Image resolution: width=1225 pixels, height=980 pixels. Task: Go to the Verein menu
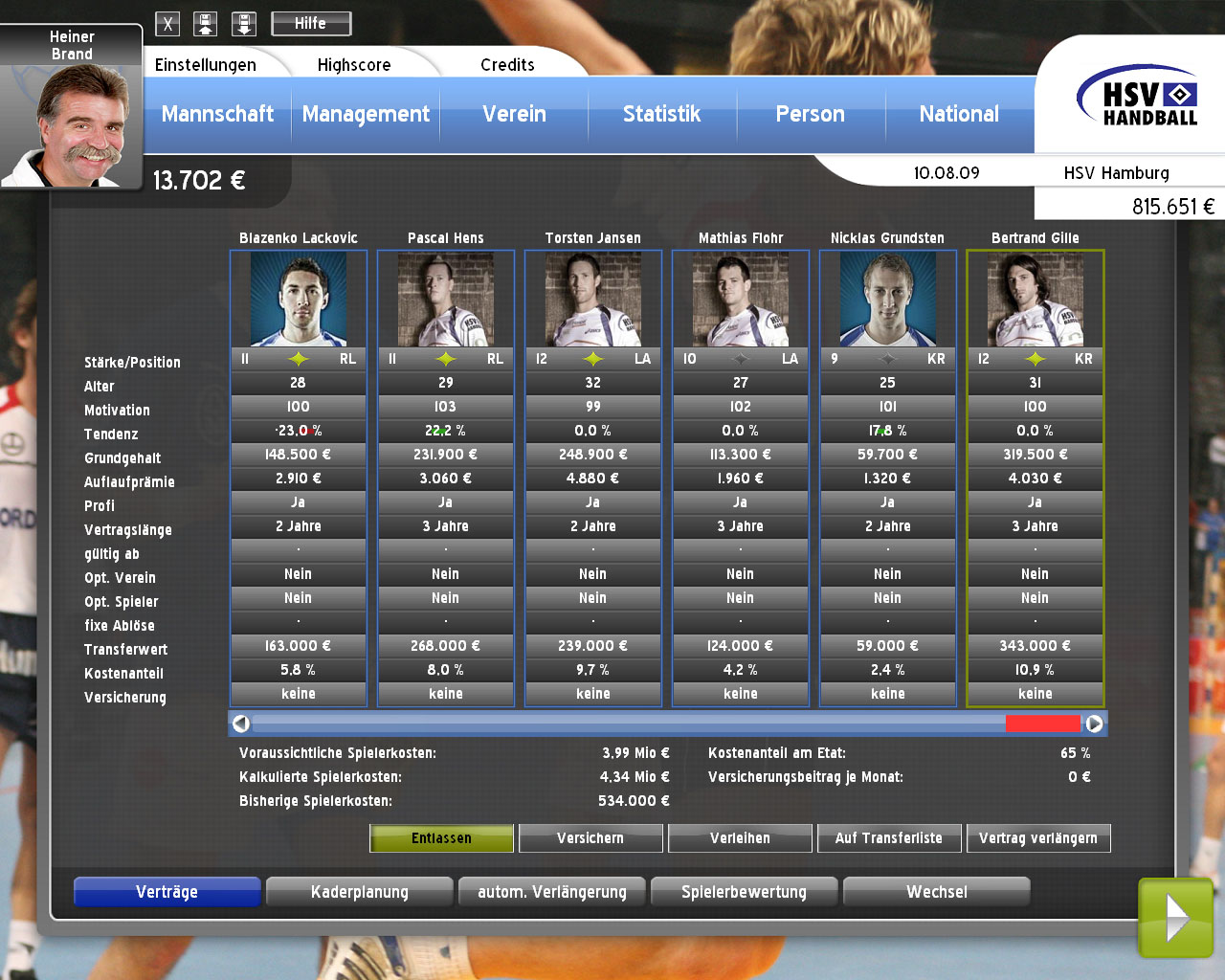pyautogui.click(x=514, y=114)
